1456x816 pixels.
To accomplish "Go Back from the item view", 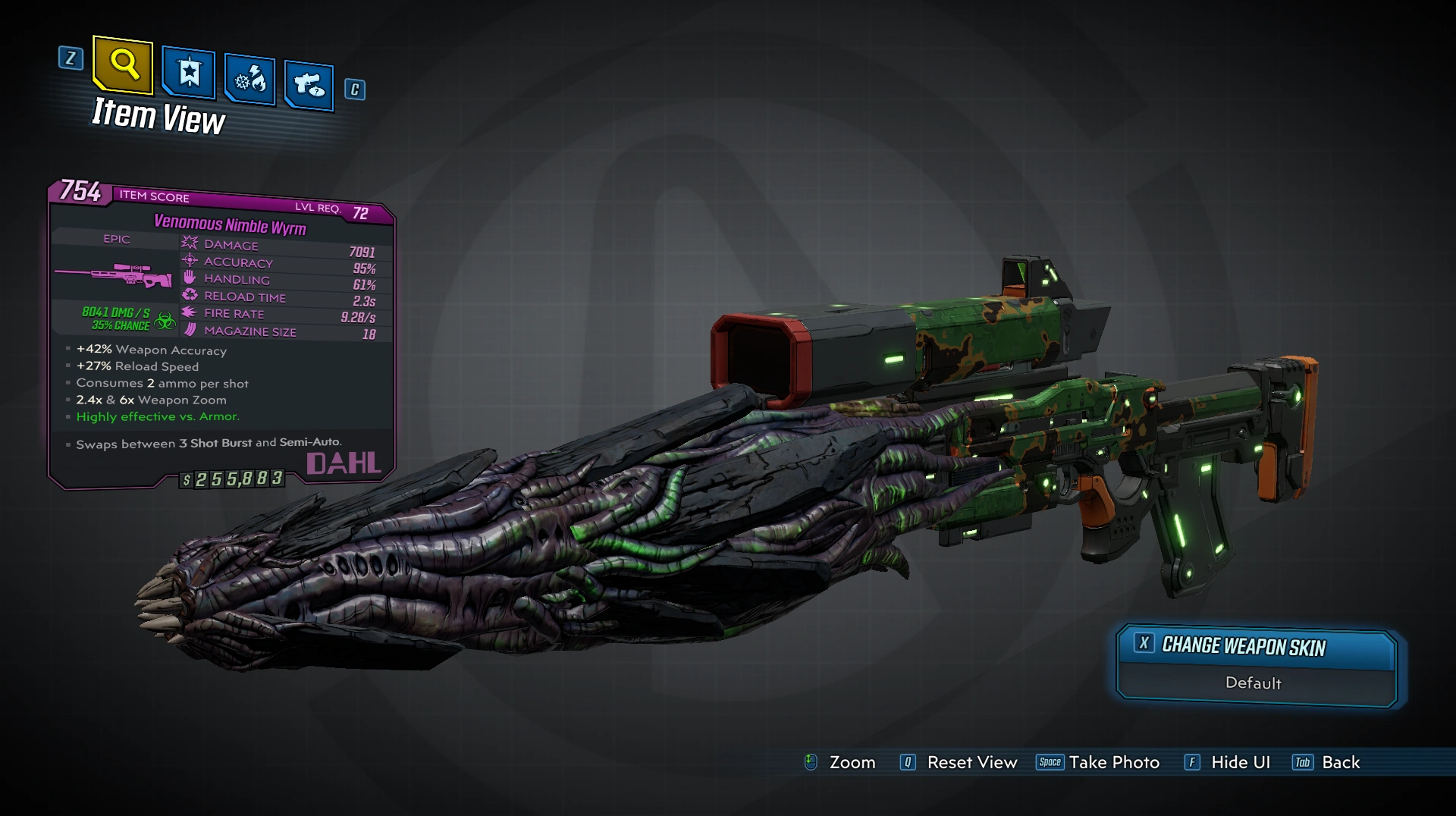I will (x=1340, y=763).
